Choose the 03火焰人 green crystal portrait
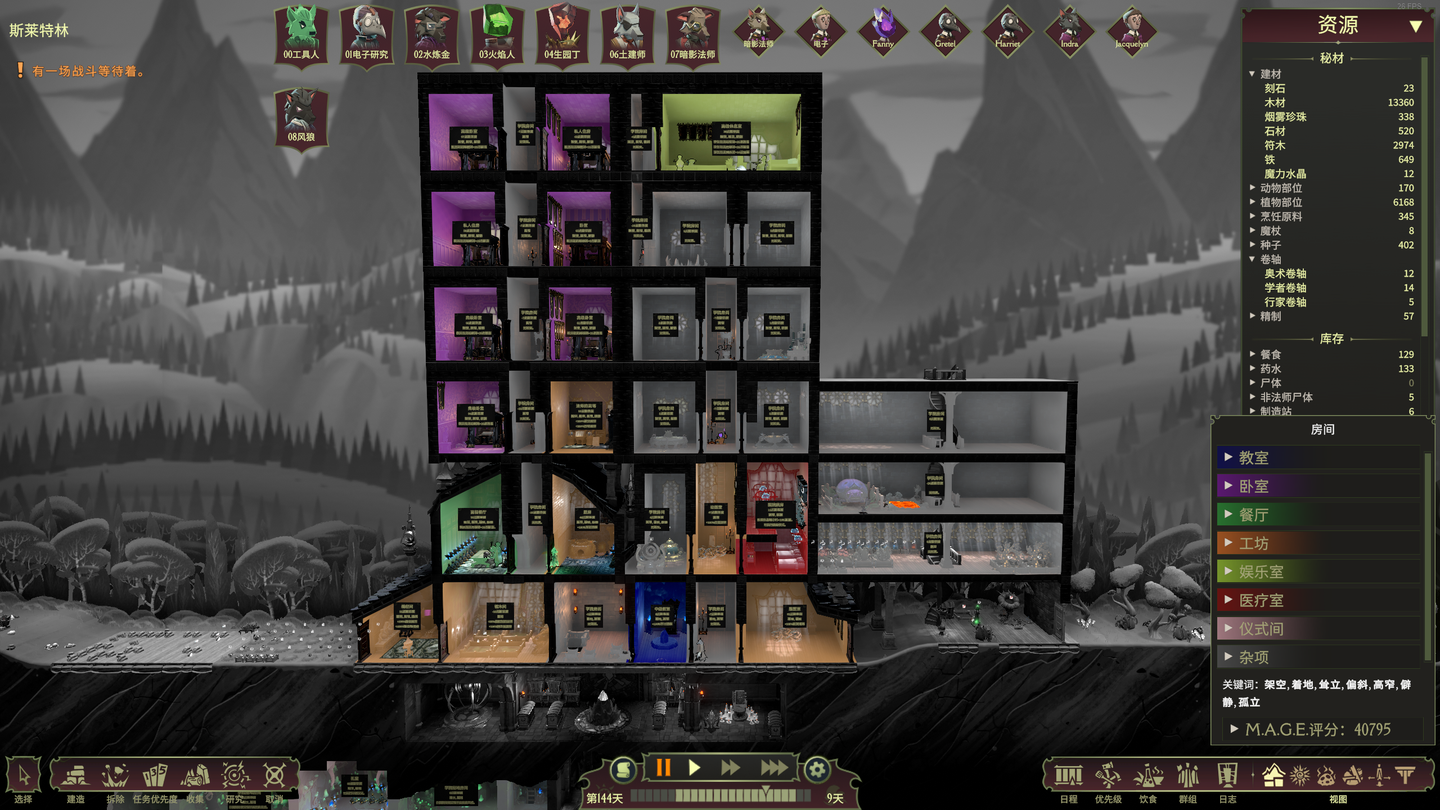 coord(496,33)
